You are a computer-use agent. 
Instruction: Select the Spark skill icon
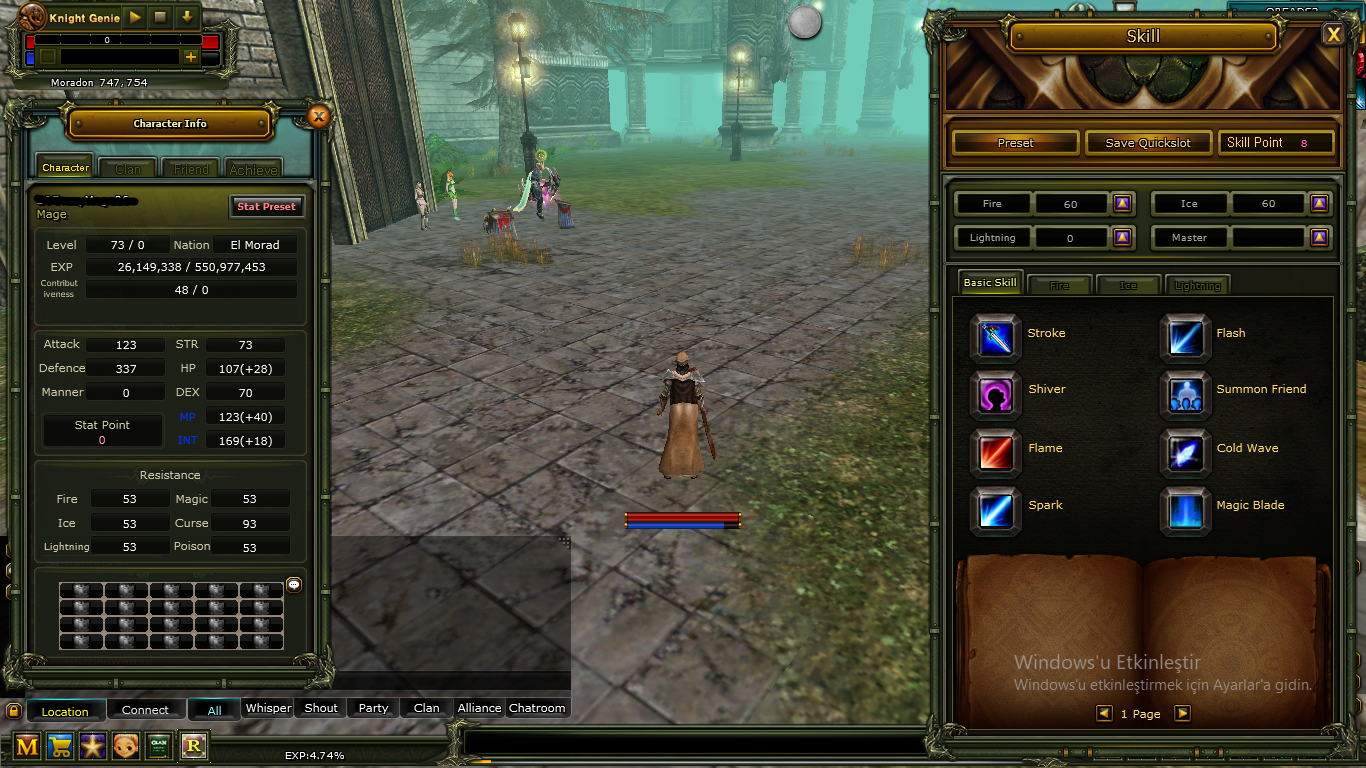995,510
